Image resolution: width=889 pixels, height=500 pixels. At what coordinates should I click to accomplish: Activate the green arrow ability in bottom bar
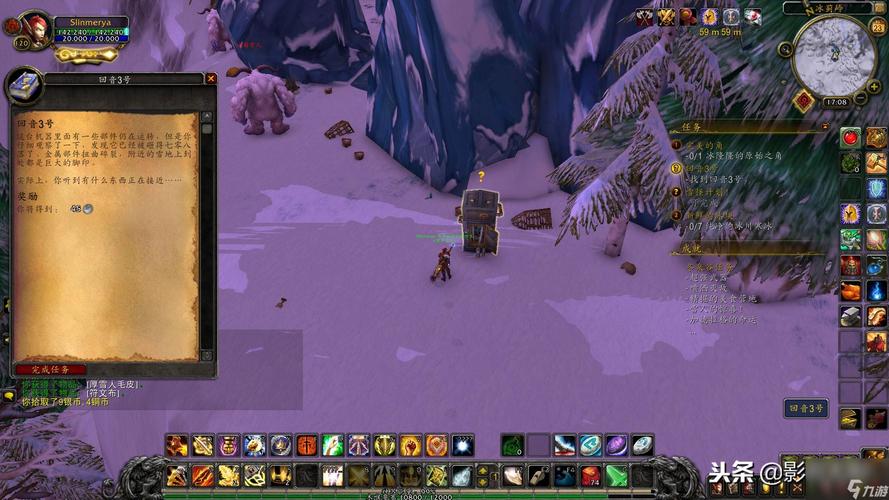pos(616,475)
